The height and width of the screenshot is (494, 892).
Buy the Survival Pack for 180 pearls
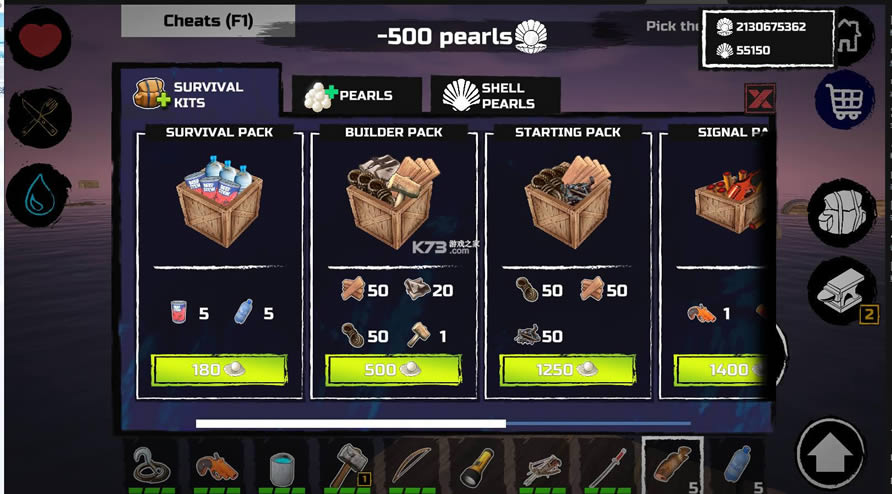[219, 370]
